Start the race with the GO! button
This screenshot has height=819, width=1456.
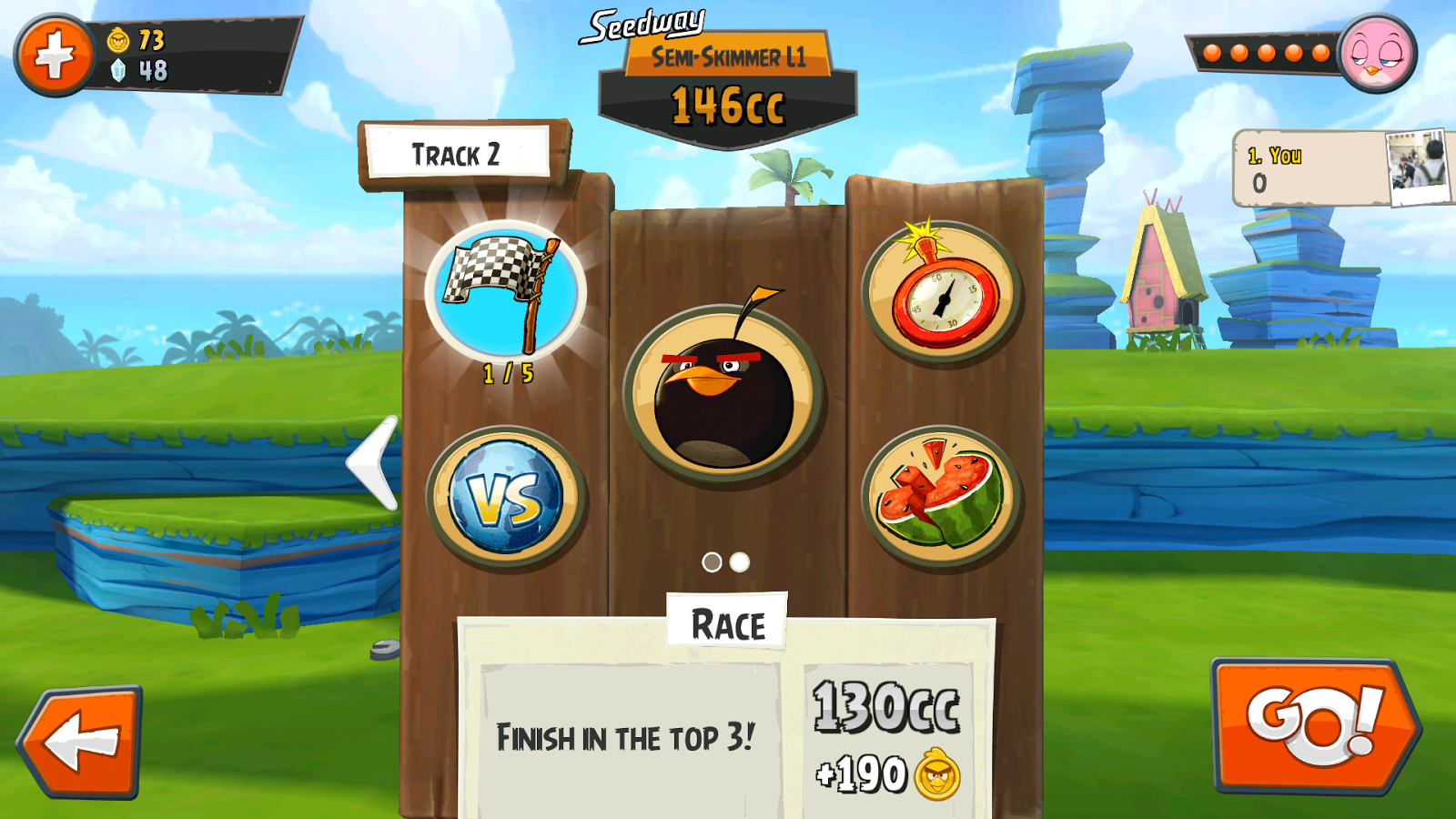point(1315,725)
